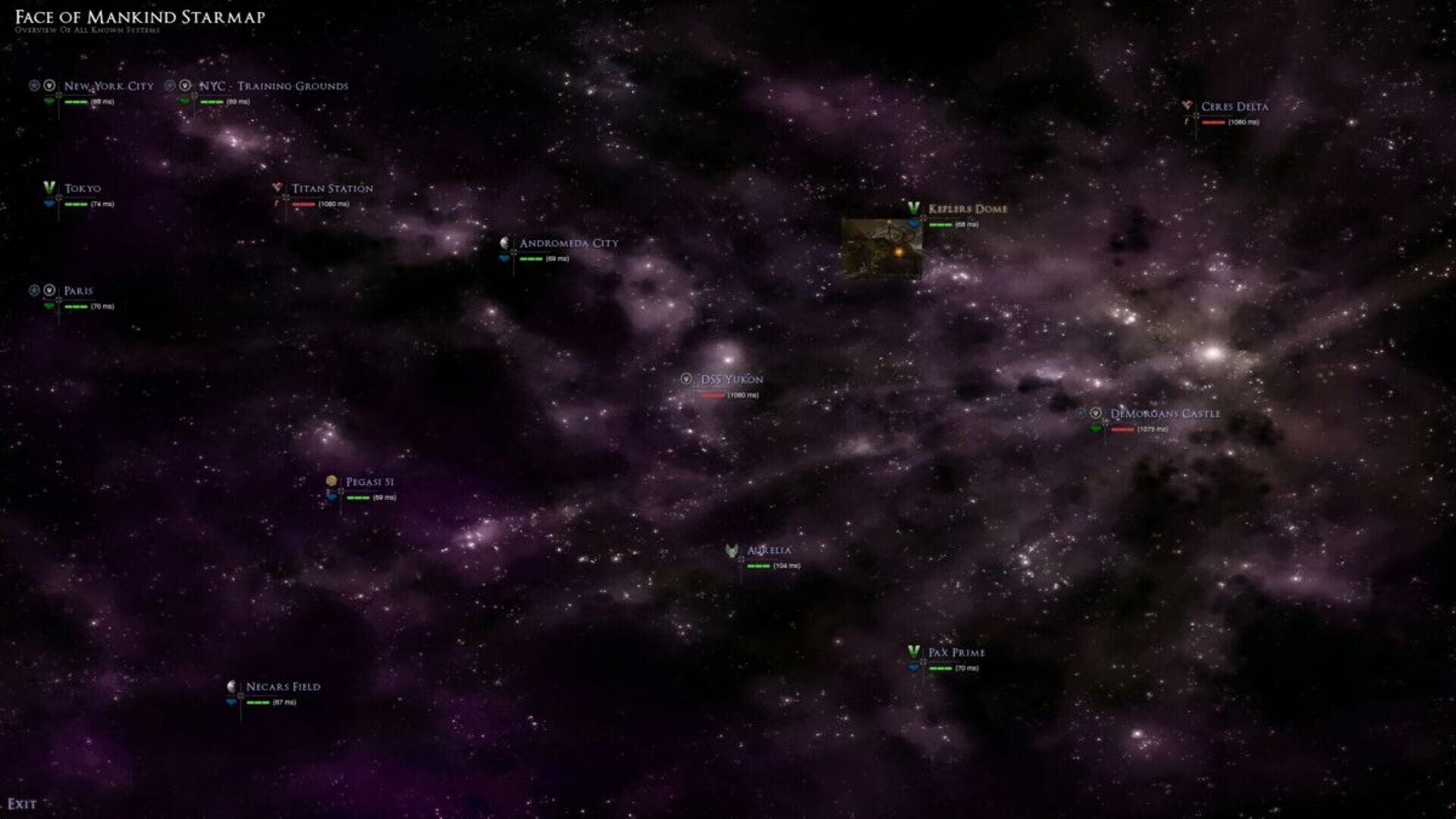1456x819 pixels.
Task: Click the ping bar next to Keplers Dome
Action: pyautogui.click(x=940, y=224)
